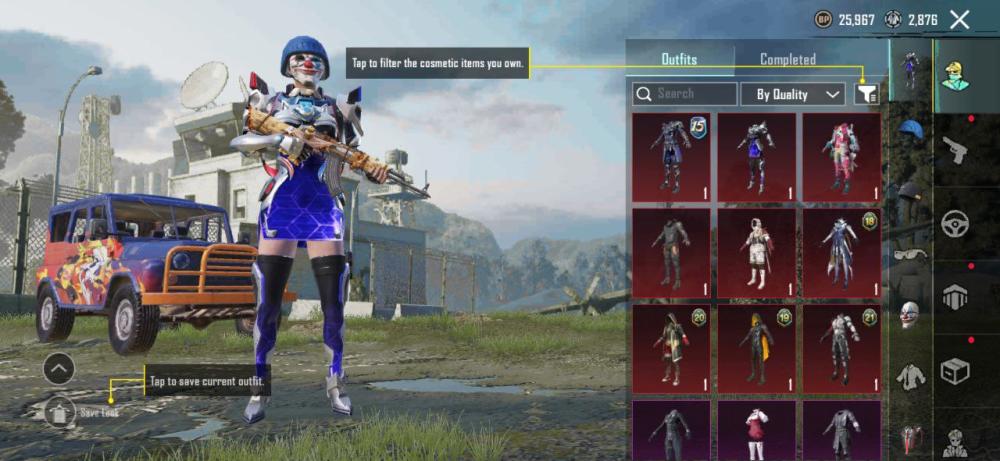
Task: Show the clown mask subcategory
Action: (910, 313)
